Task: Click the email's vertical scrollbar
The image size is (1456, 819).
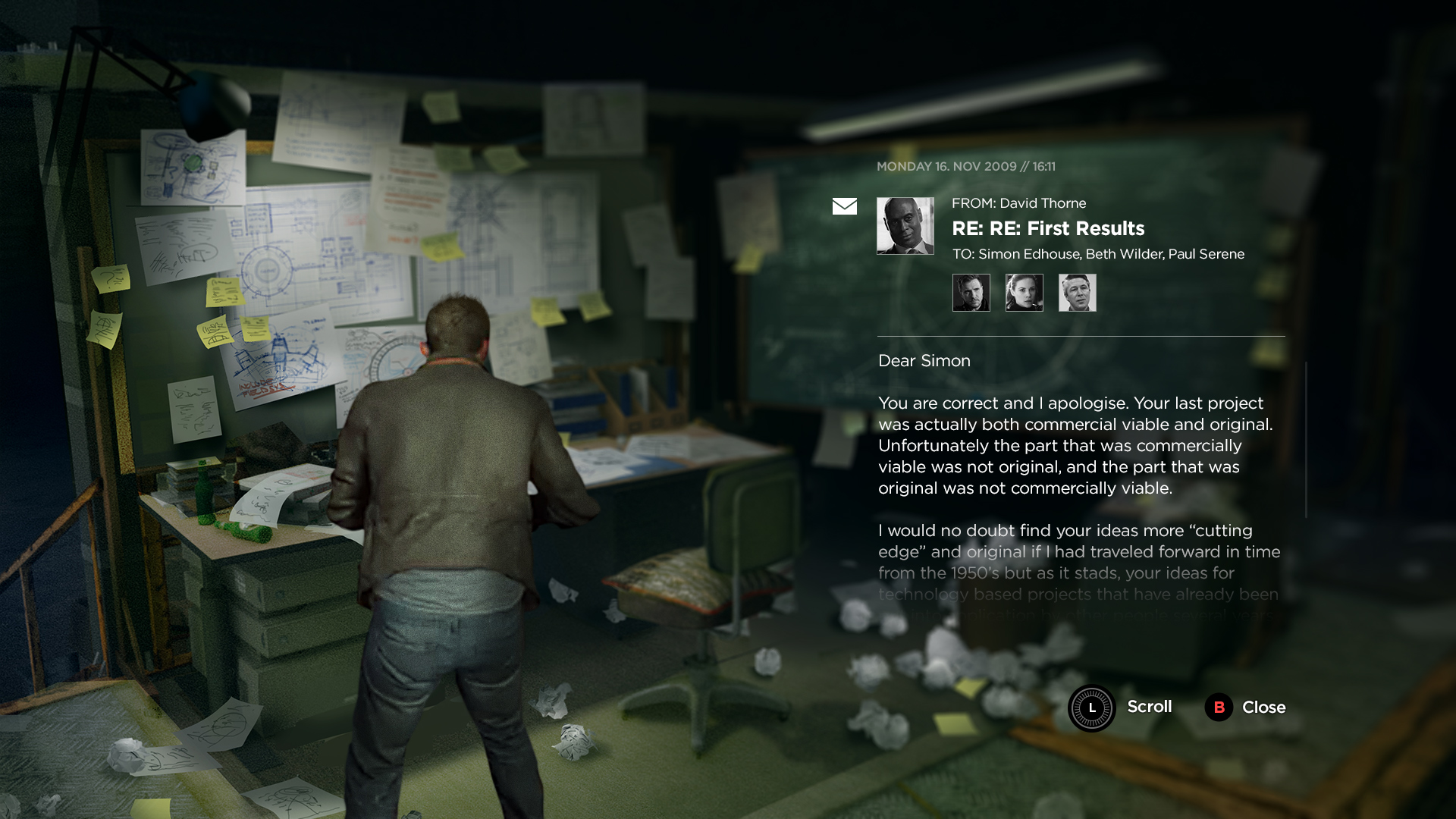Action: 1305,440
